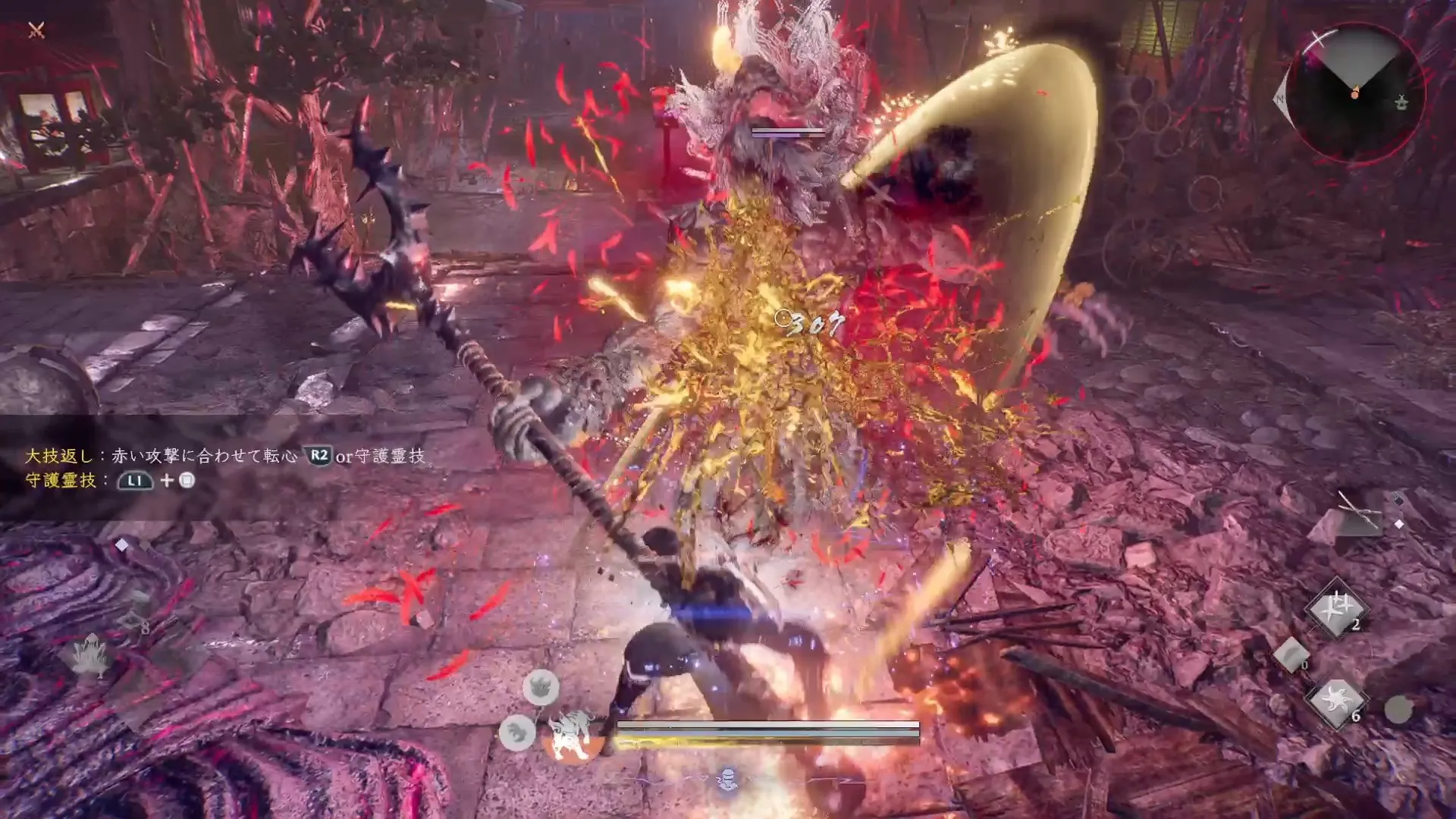Select the small item slot showing 0

[1291, 654]
